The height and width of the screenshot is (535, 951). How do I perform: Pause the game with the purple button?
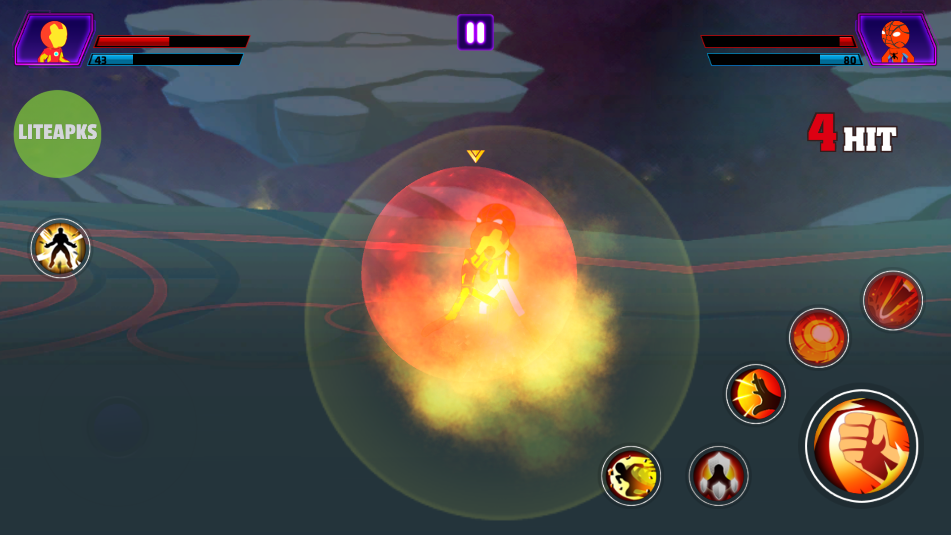coord(475,32)
